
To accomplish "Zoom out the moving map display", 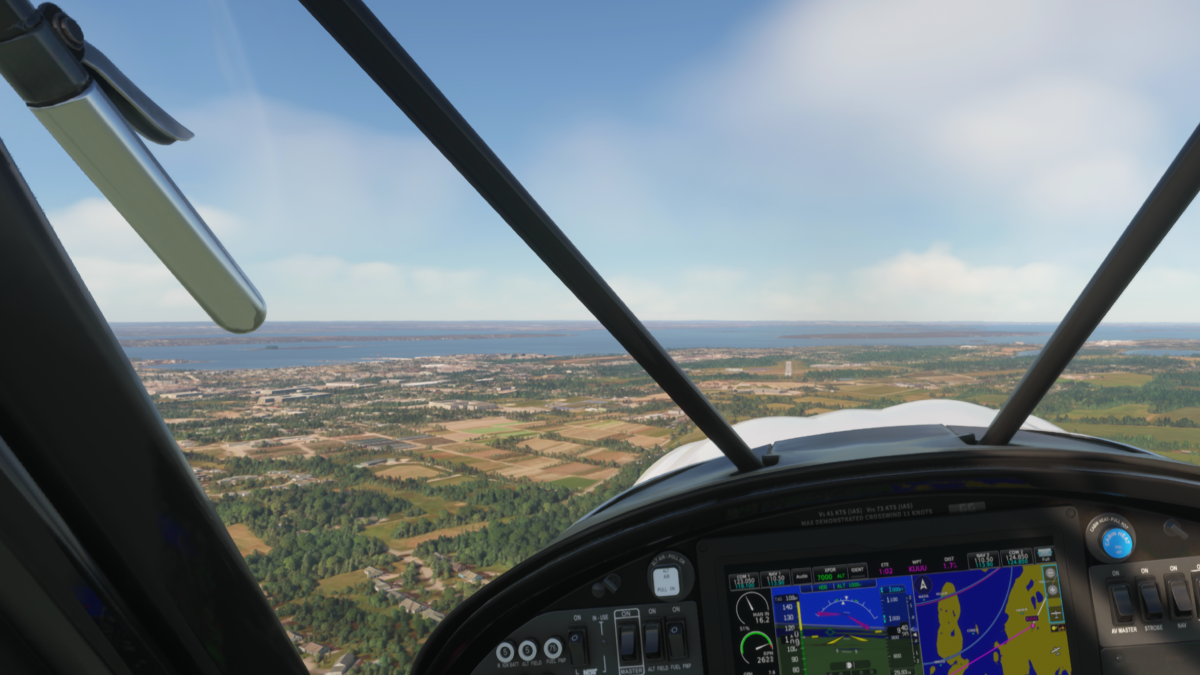I will click(1052, 574).
